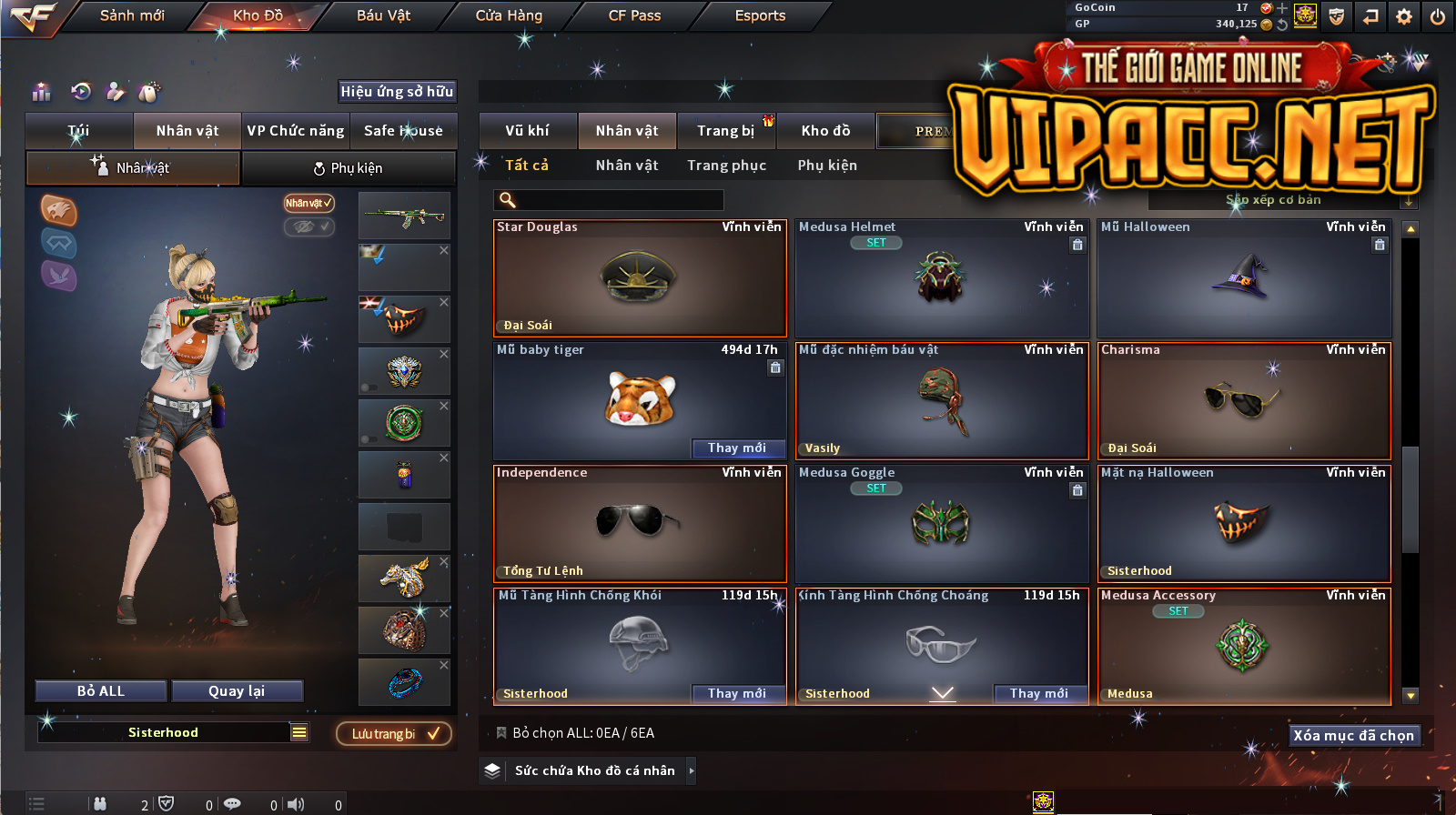Renew the Mũ baby tiger item
The width and height of the screenshot is (1456, 815).
(x=736, y=448)
